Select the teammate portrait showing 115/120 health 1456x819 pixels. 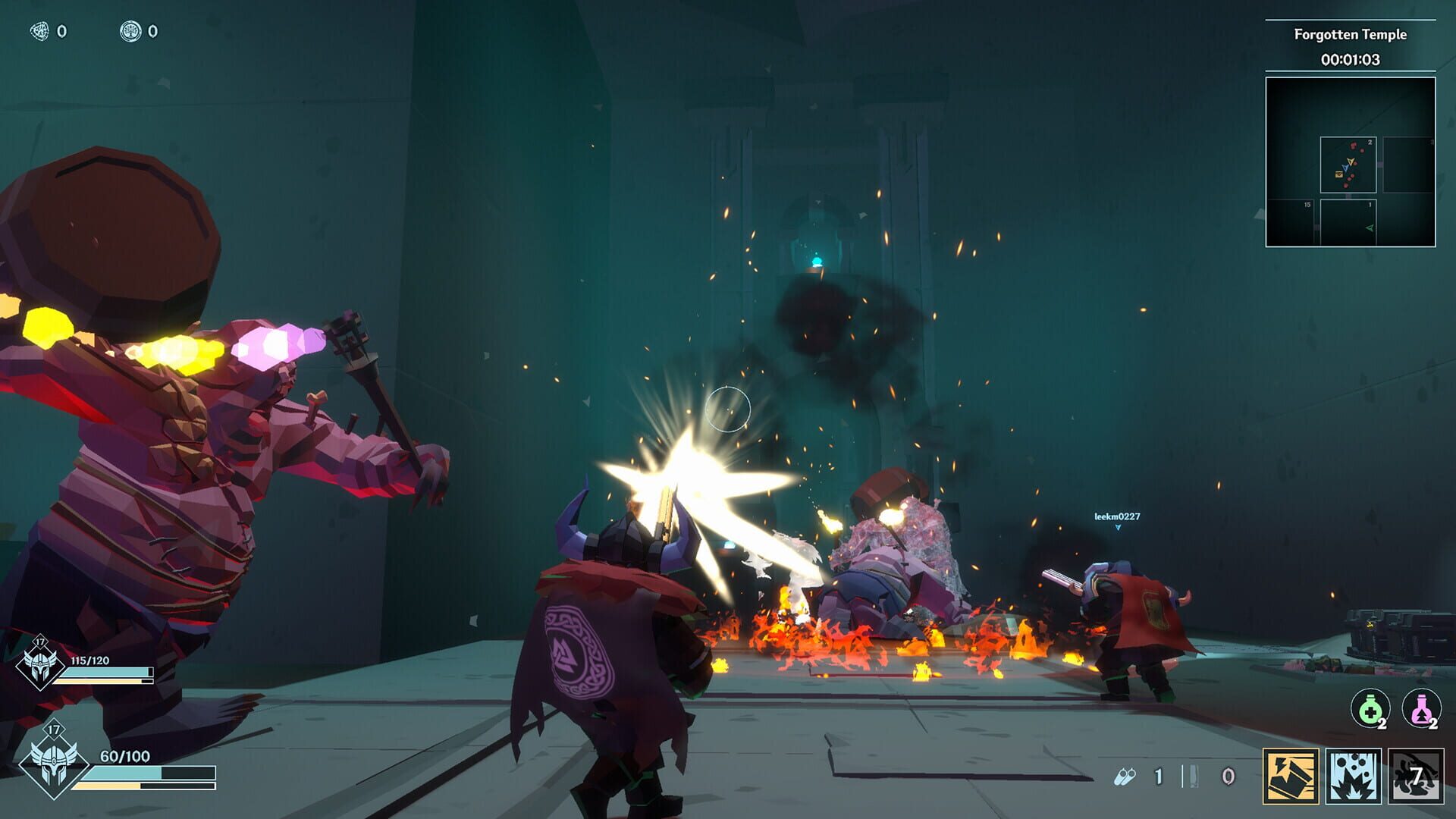(40, 664)
